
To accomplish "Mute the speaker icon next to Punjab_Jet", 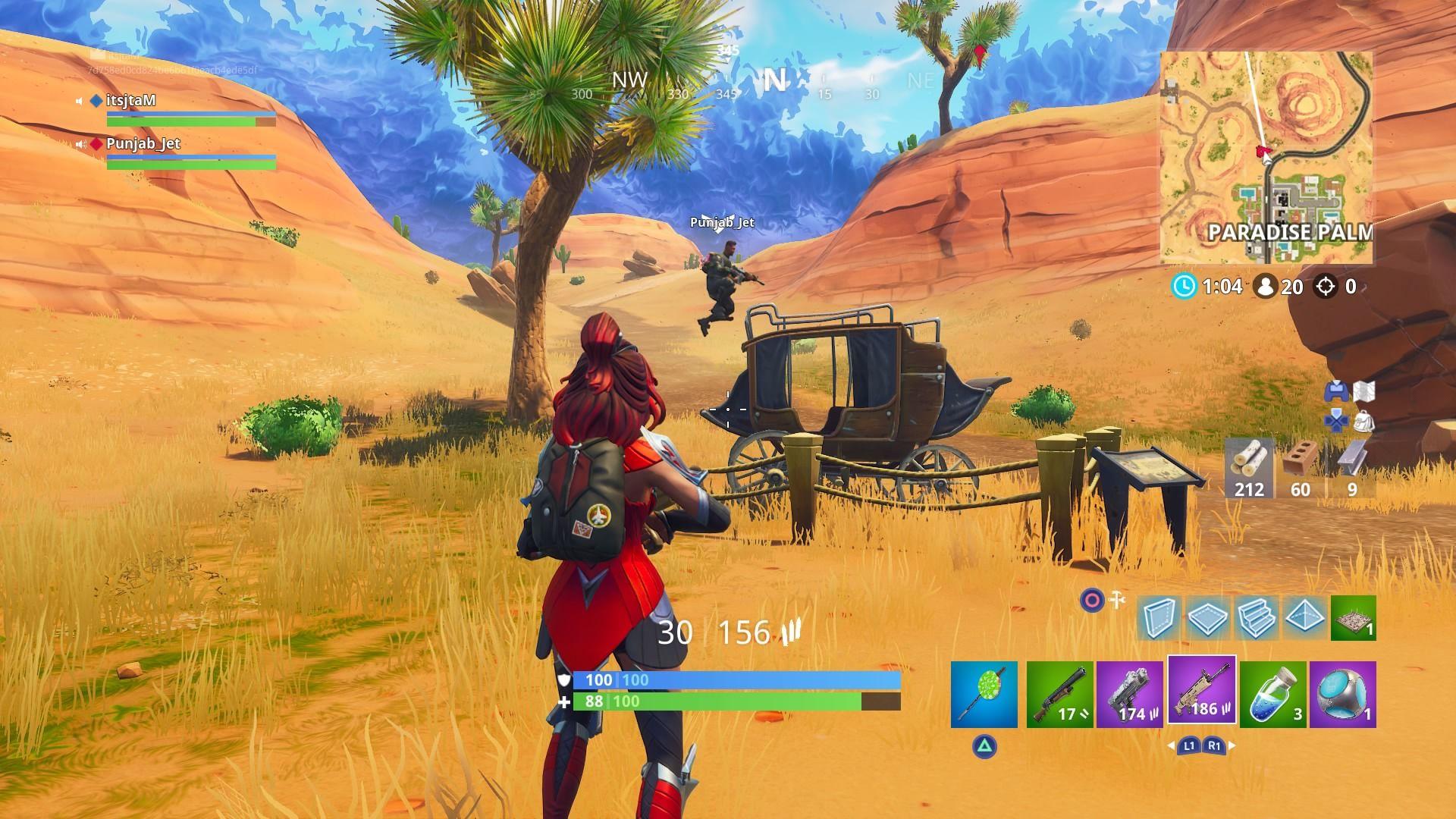I will point(81,143).
